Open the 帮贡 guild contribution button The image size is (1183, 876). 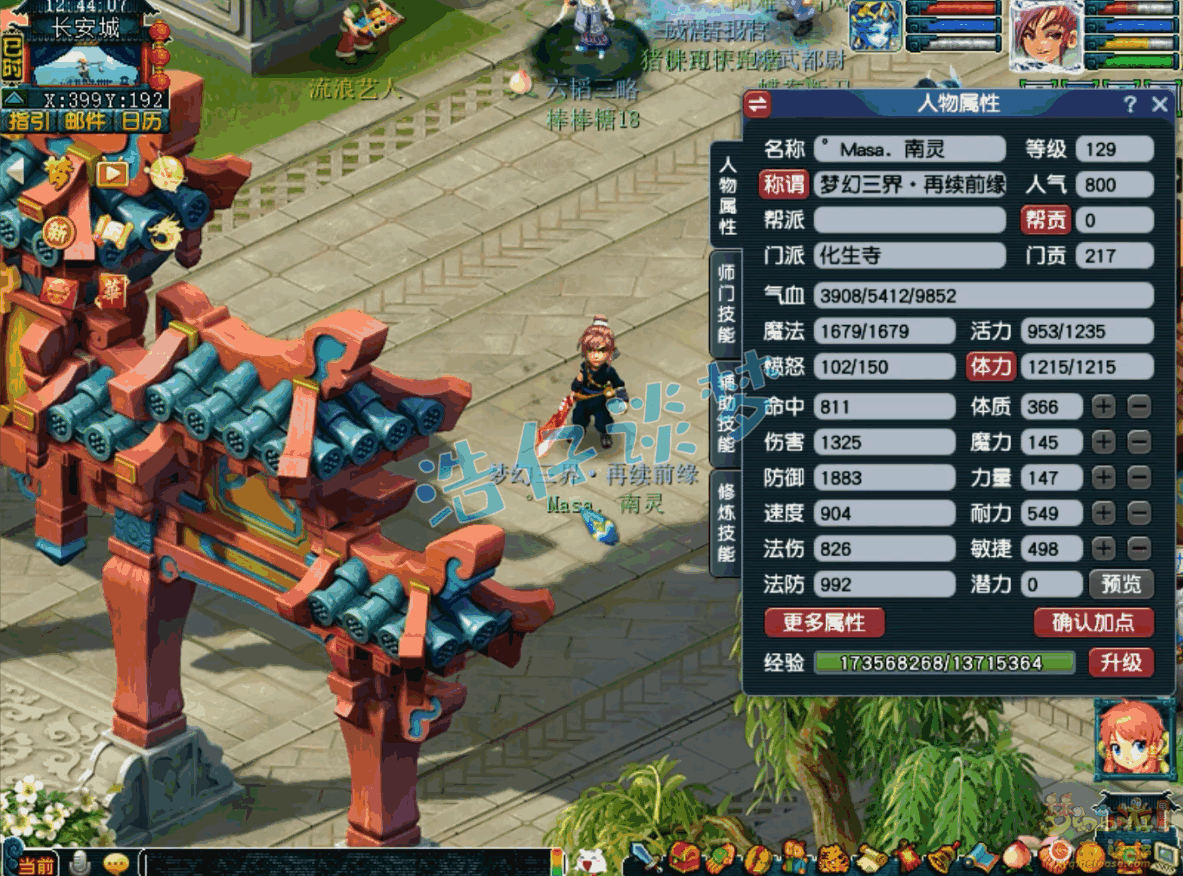click(x=1044, y=220)
